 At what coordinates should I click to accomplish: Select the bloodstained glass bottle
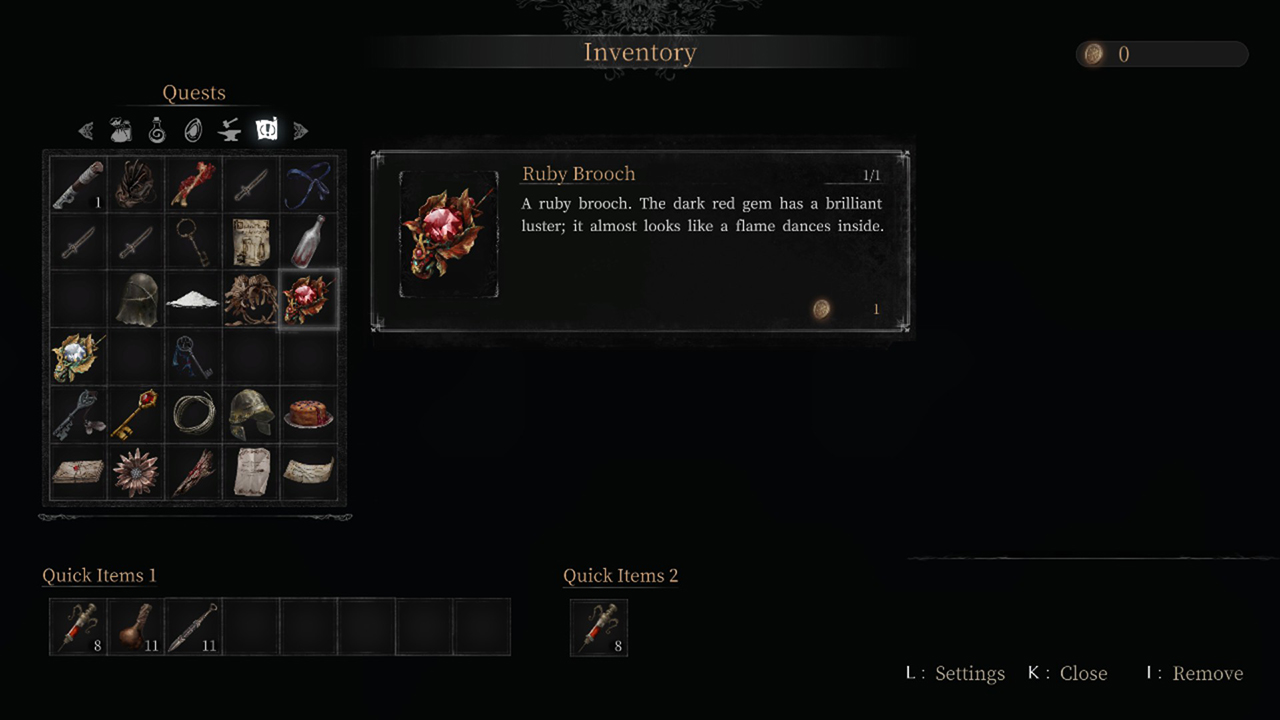(309, 241)
